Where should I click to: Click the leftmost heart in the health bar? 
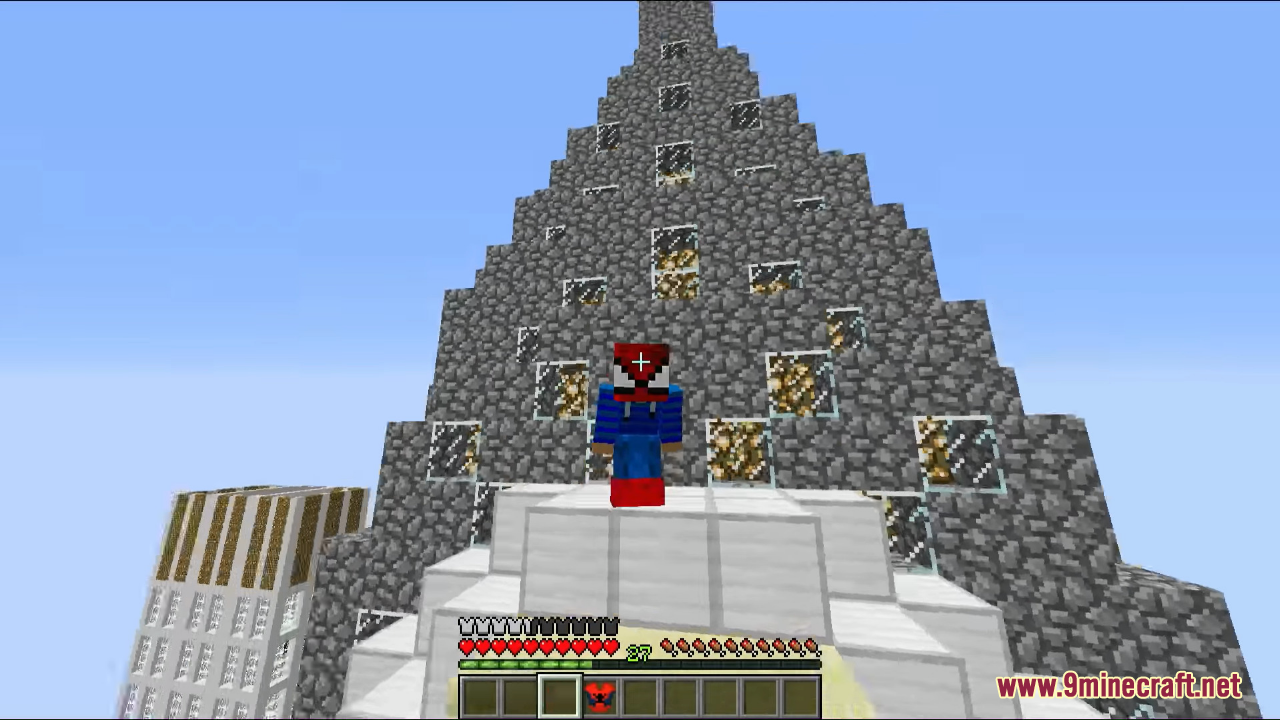(x=466, y=646)
